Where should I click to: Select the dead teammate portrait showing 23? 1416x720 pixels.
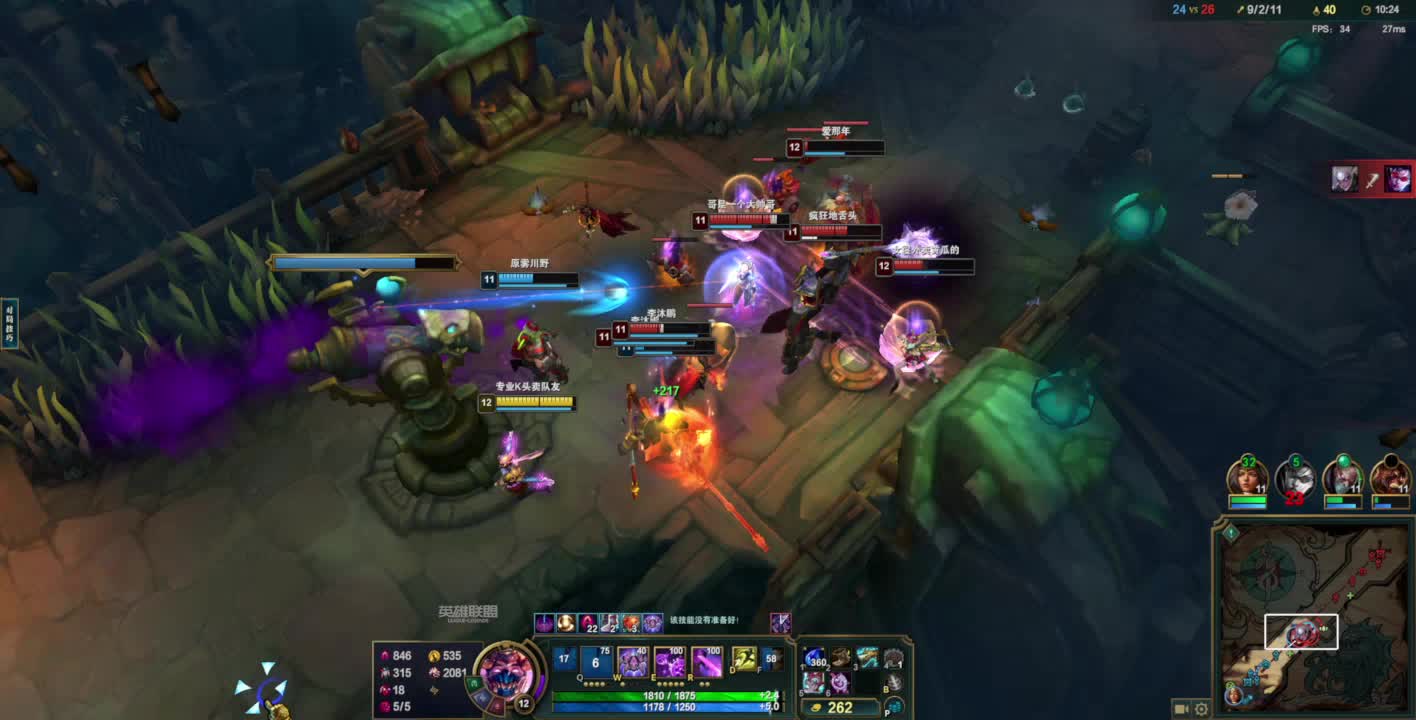point(1295,478)
